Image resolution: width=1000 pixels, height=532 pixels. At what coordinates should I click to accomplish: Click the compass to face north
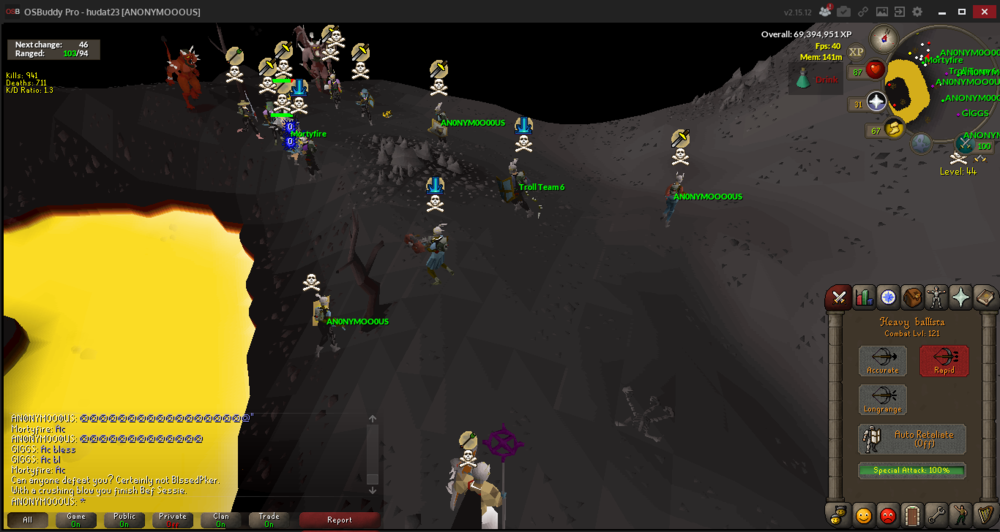click(885, 40)
